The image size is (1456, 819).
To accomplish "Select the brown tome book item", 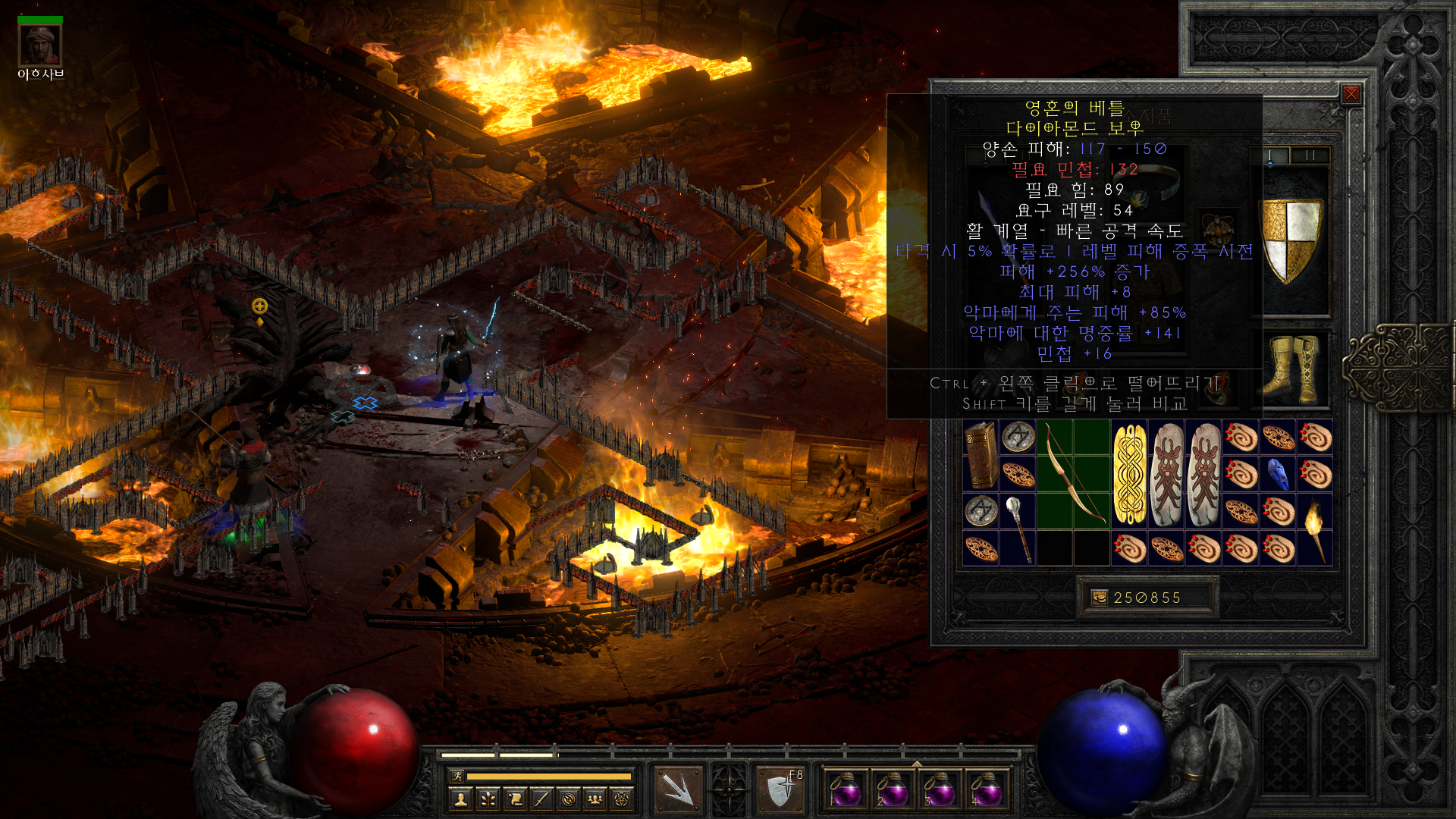I will tap(981, 455).
